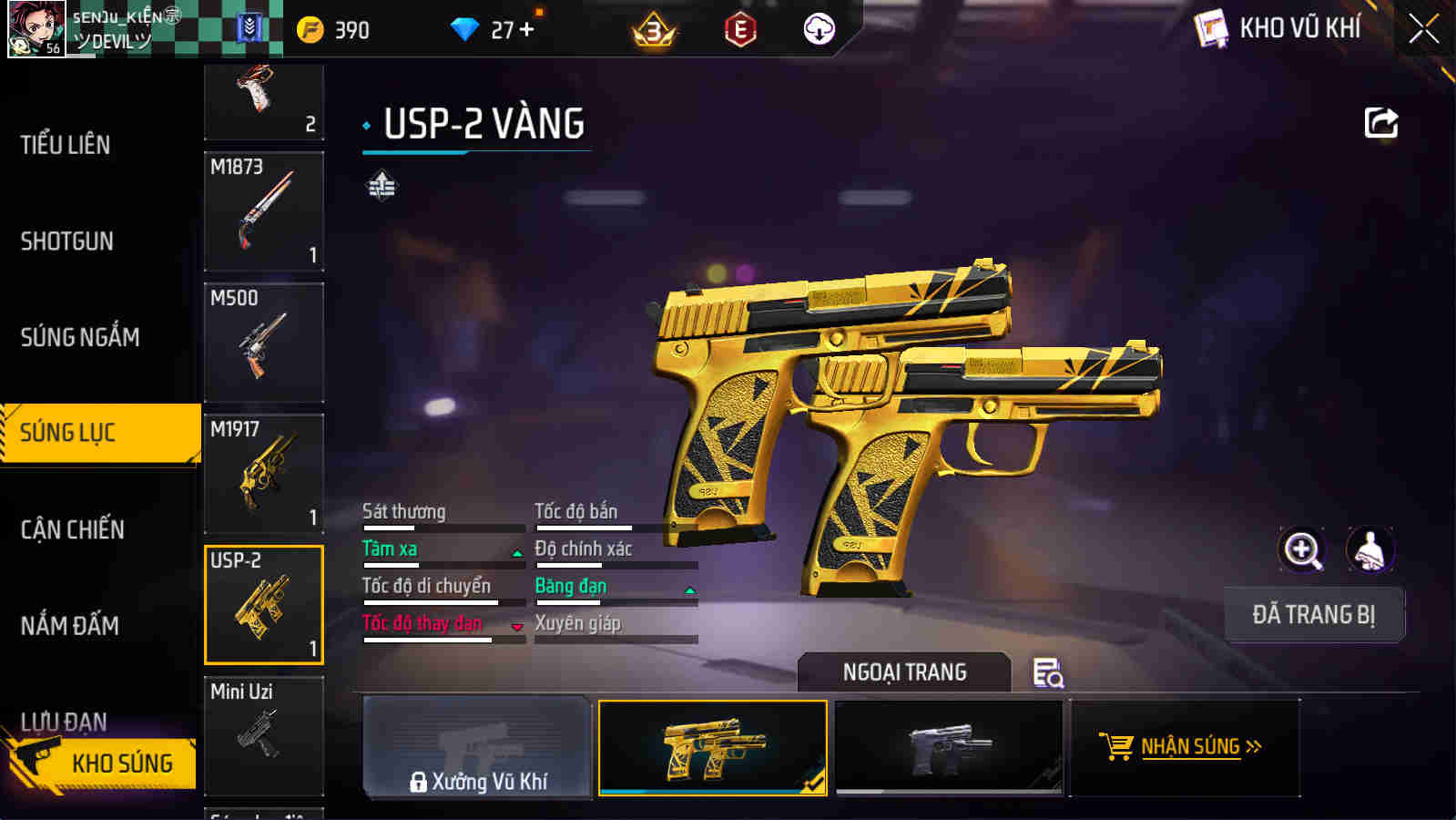Select the Shotgun category in sidebar
The width and height of the screenshot is (1456, 820).
tap(67, 241)
